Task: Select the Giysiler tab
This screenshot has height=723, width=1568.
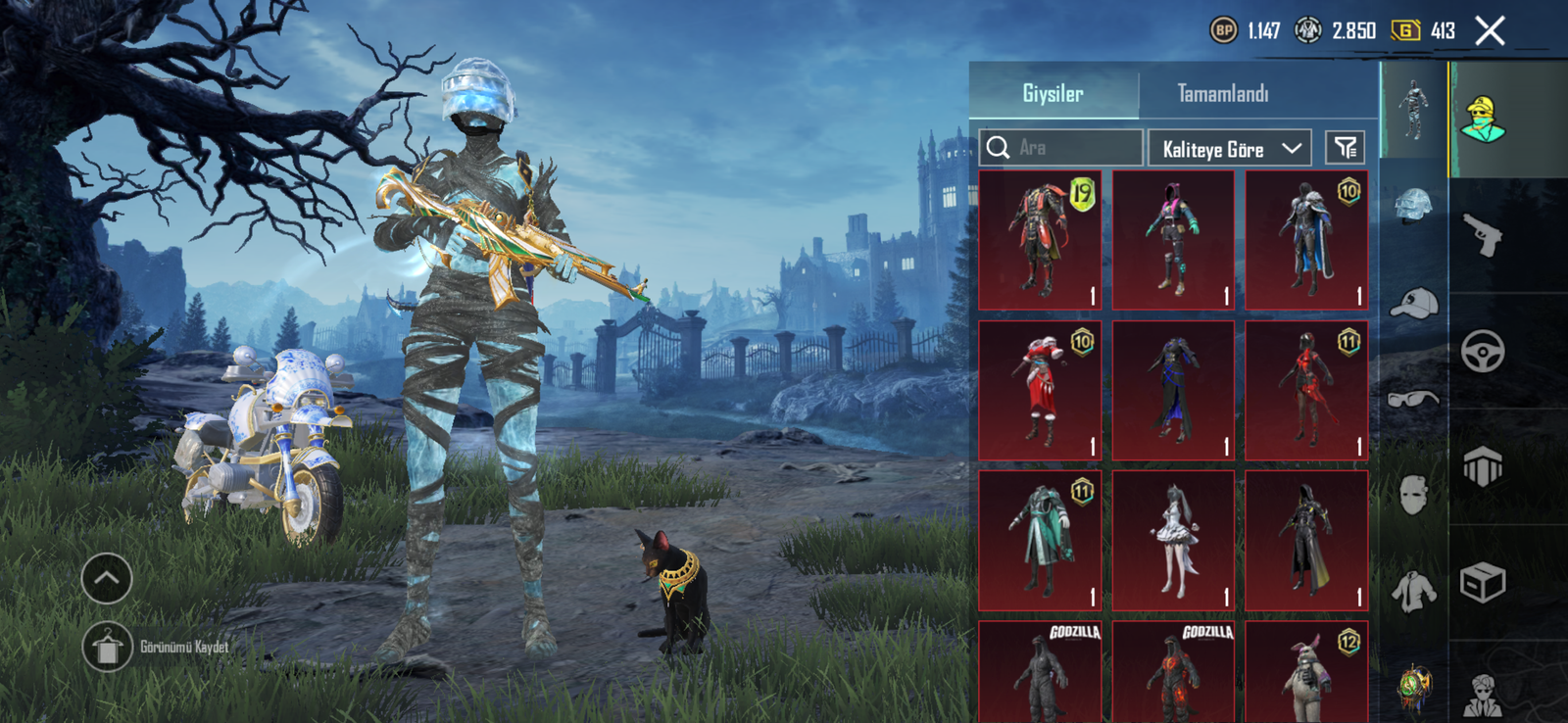Action: click(1053, 94)
